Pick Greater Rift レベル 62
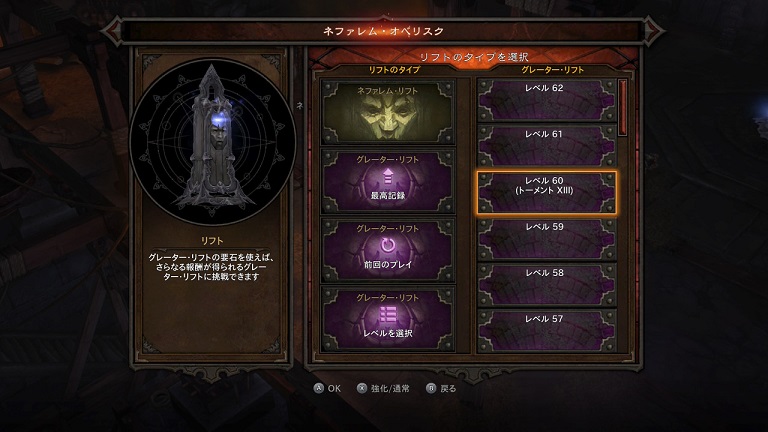The width and height of the screenshot is (768, 432). (x=544, y=101)
